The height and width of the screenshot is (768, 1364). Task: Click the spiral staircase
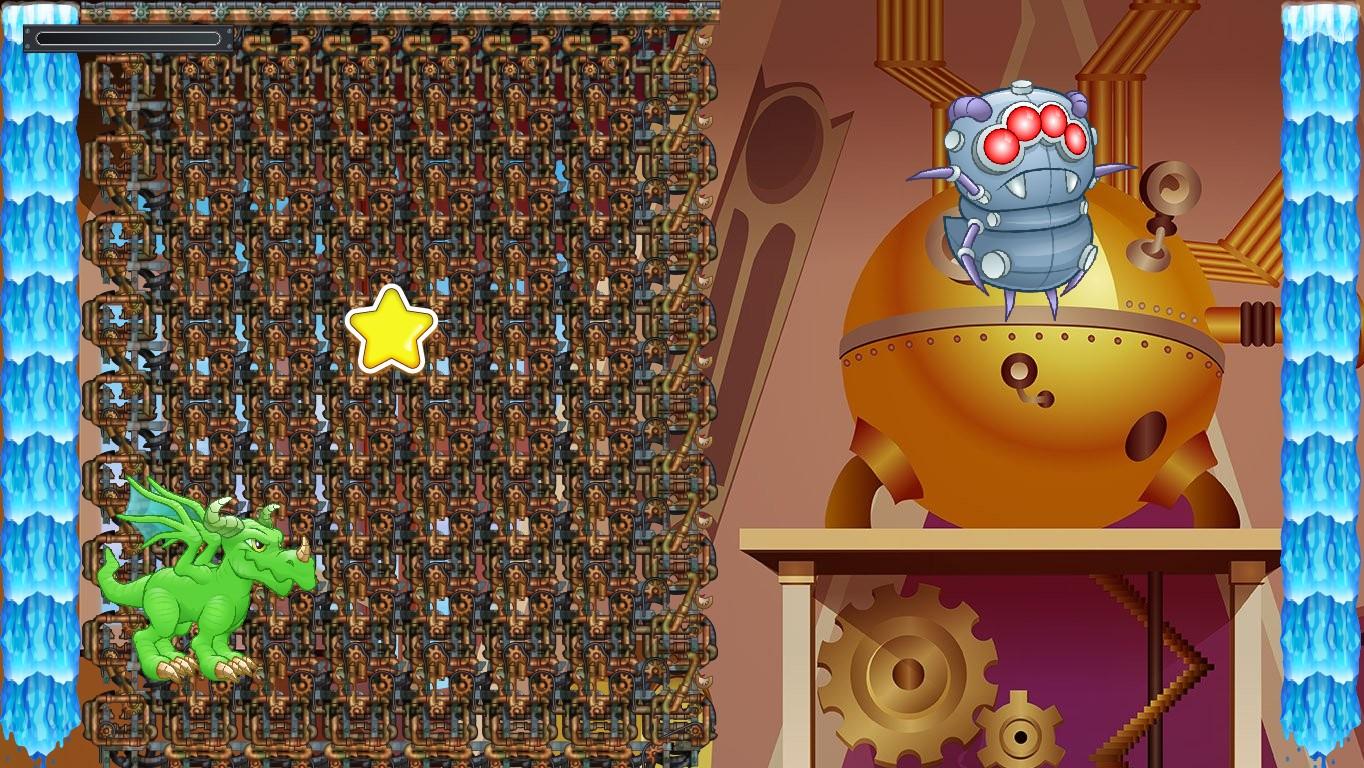tap(1160, 670)
